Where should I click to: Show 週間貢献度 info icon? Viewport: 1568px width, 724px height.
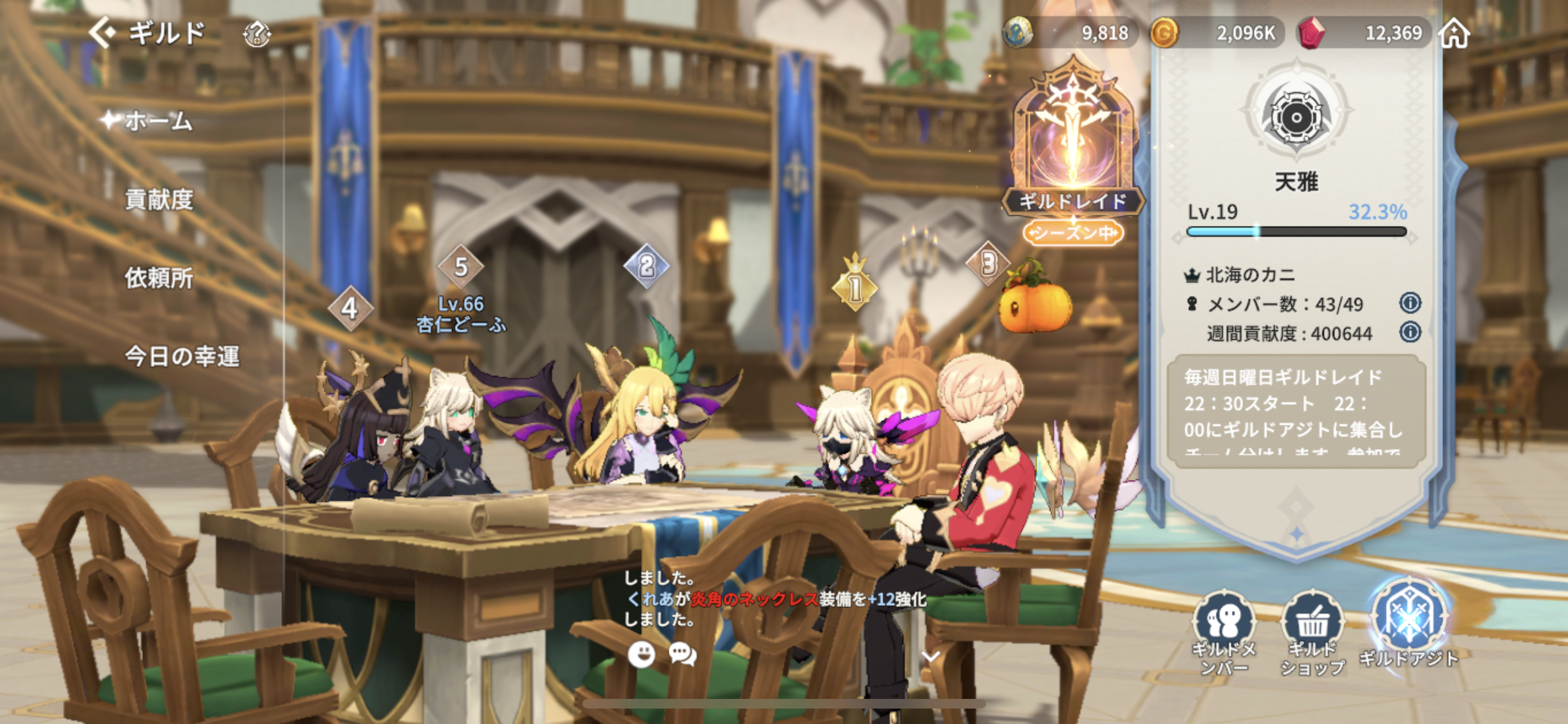tap(1410, 332)
